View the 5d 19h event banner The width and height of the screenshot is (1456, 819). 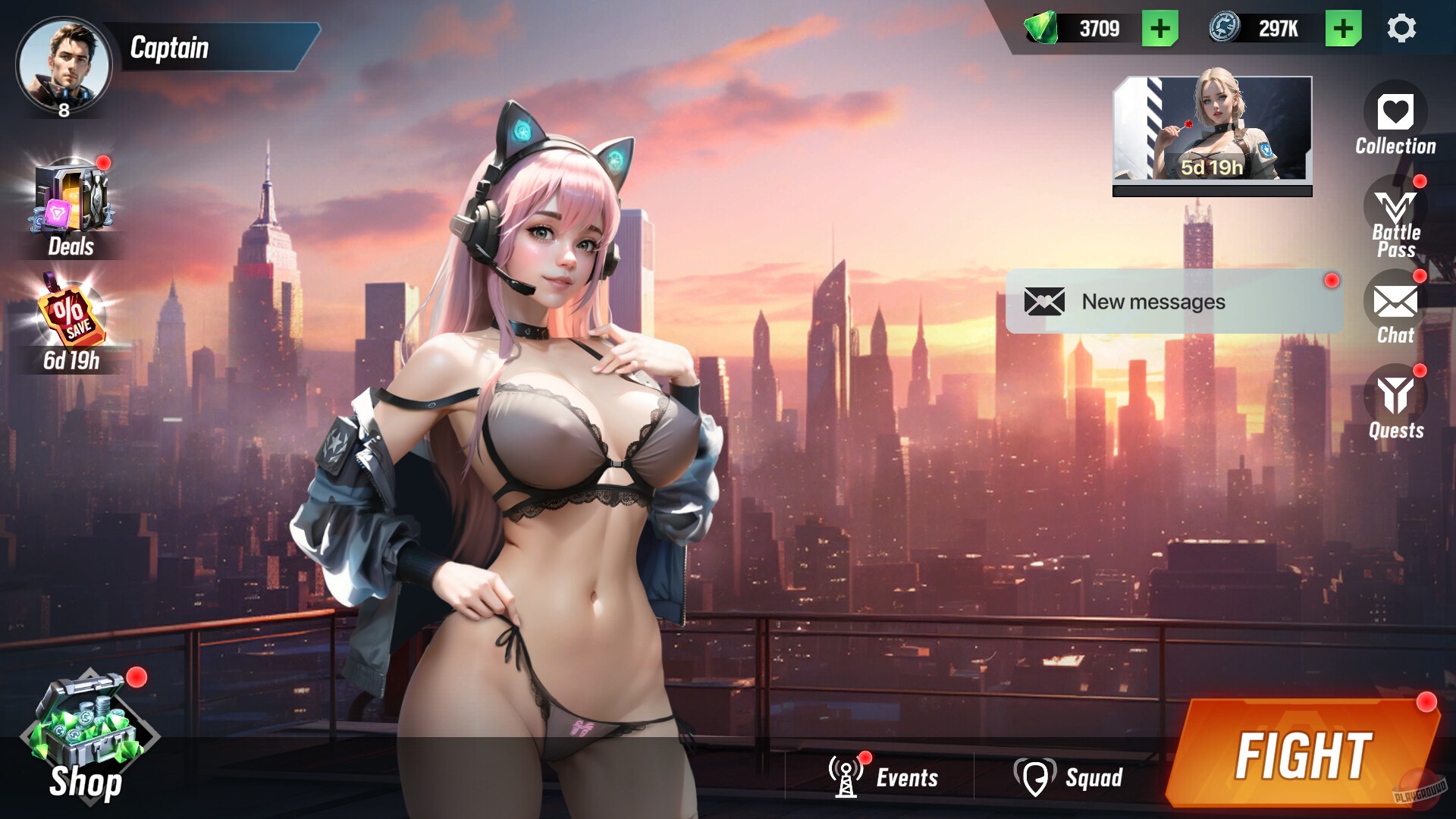1211,130
